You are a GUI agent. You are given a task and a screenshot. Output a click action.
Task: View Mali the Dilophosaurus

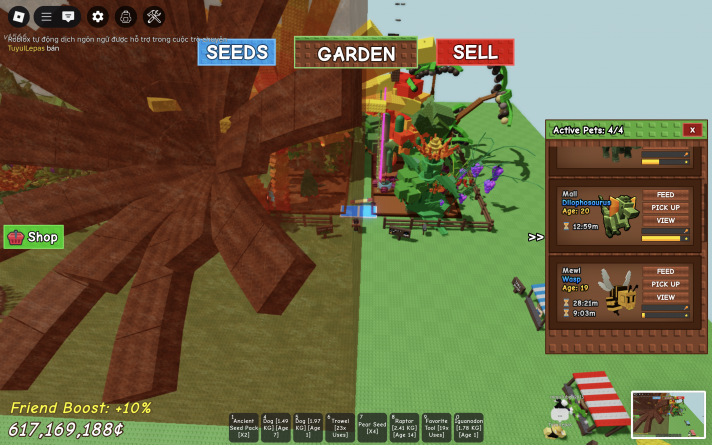(x=665, y=220)
